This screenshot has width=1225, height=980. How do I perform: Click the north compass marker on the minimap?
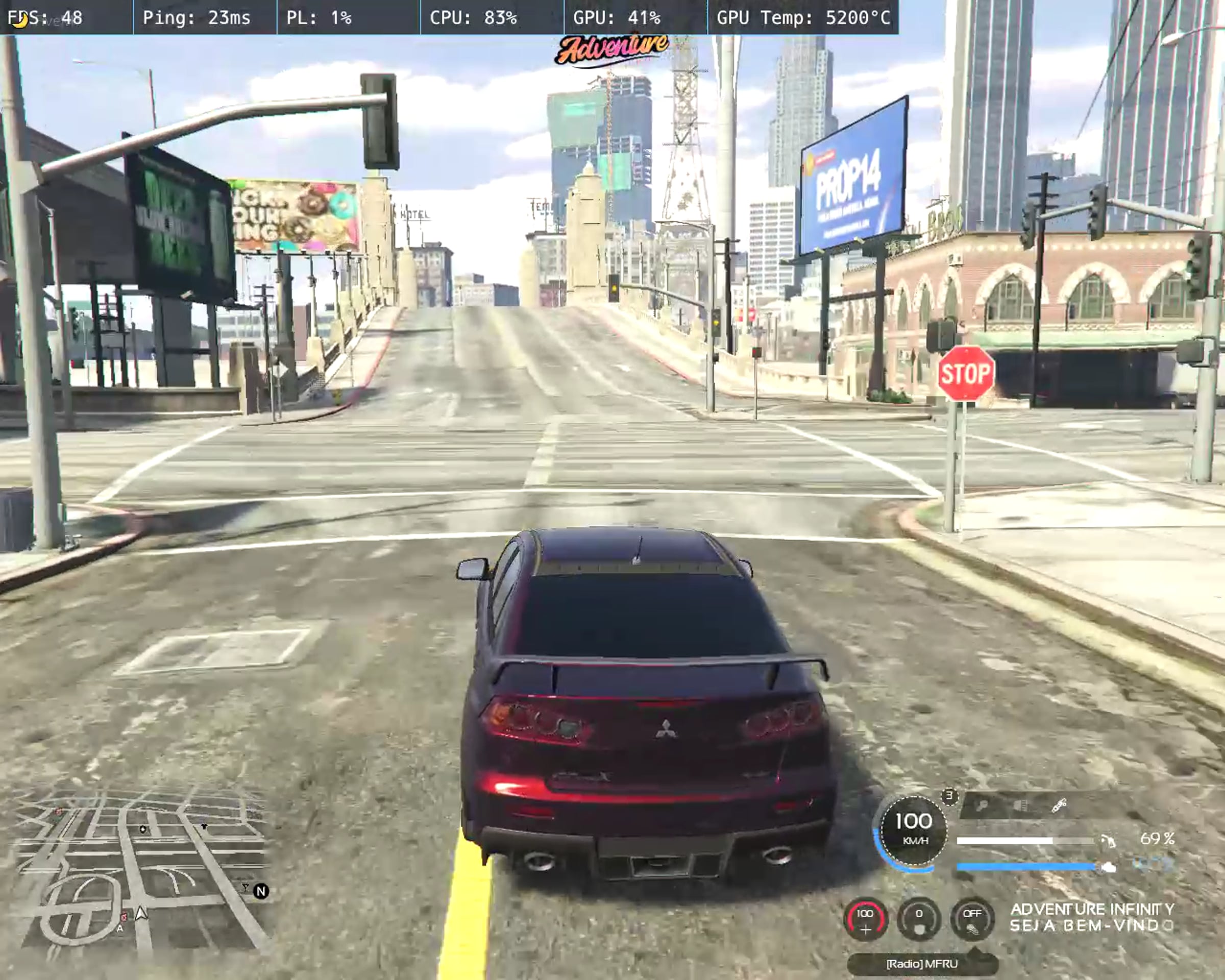click(261, 891)
